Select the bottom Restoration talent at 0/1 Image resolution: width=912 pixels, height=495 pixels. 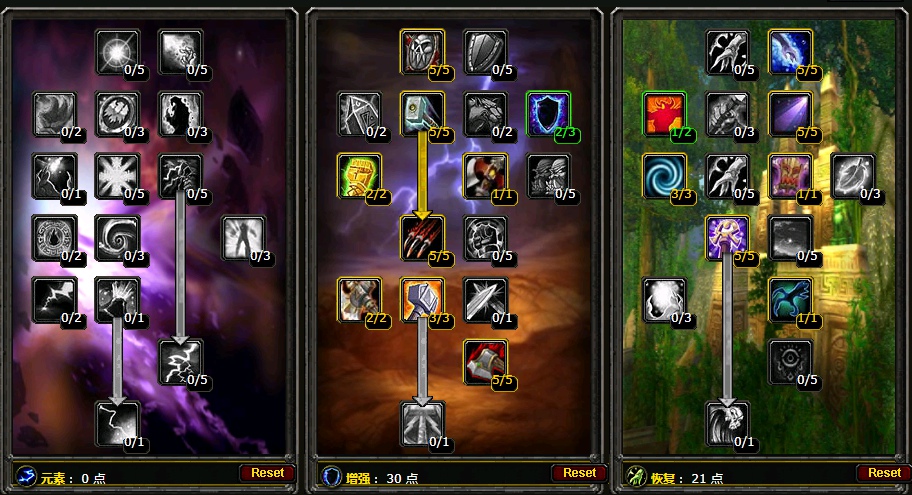tap(727, 423)
